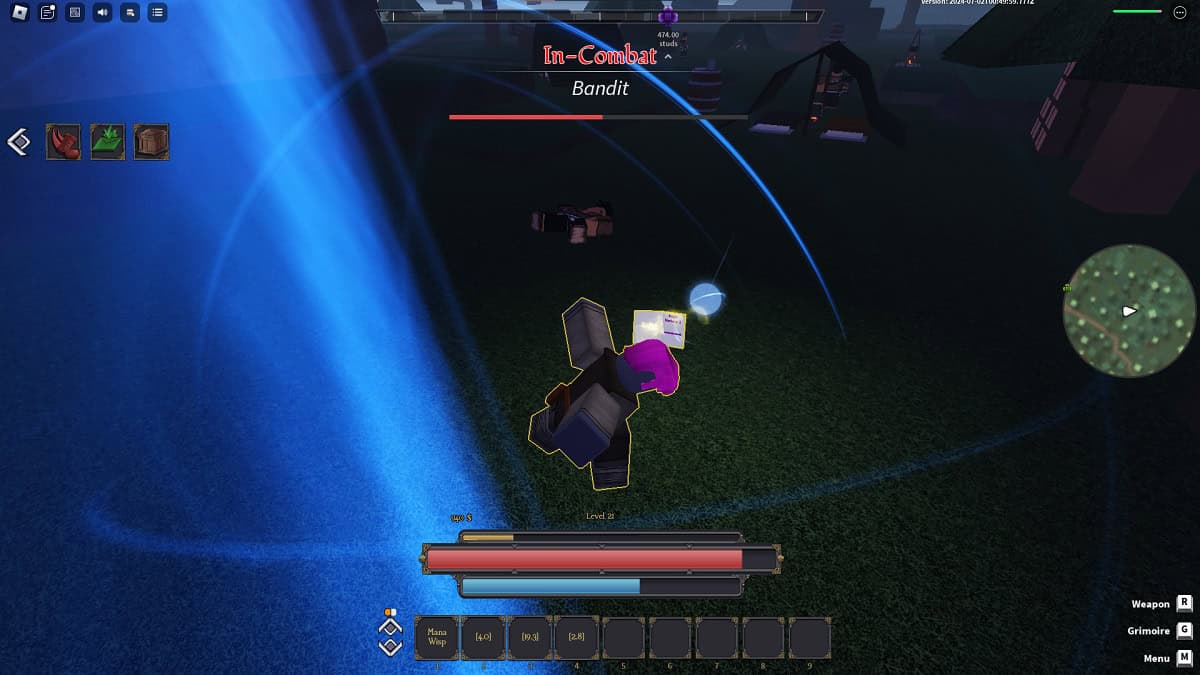Screen dimensions: 1200x675
Task: Open the Roblox three-dot options button
Action: [x=1179, y=12]
